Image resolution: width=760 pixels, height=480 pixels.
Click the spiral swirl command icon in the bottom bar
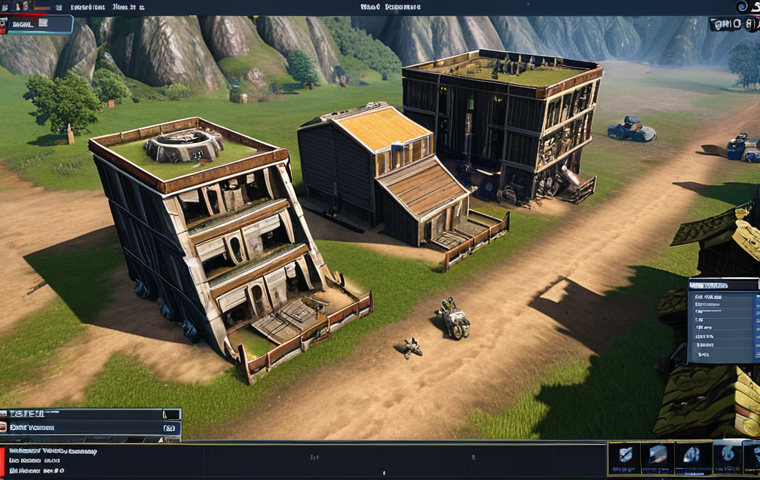(x=727, y=453)
